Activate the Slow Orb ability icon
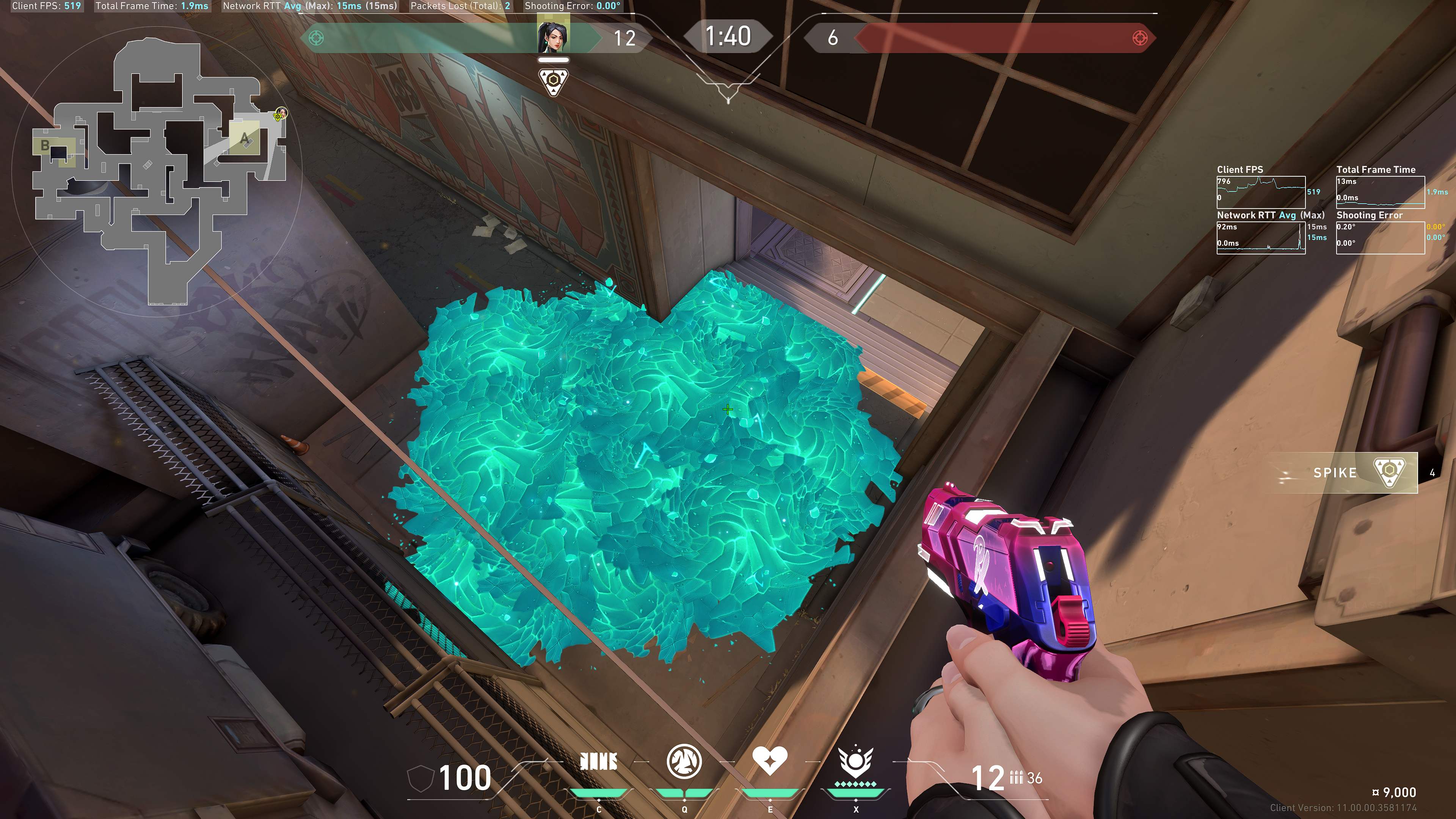This screenshot has height=819, width=1456. [684, 761]
